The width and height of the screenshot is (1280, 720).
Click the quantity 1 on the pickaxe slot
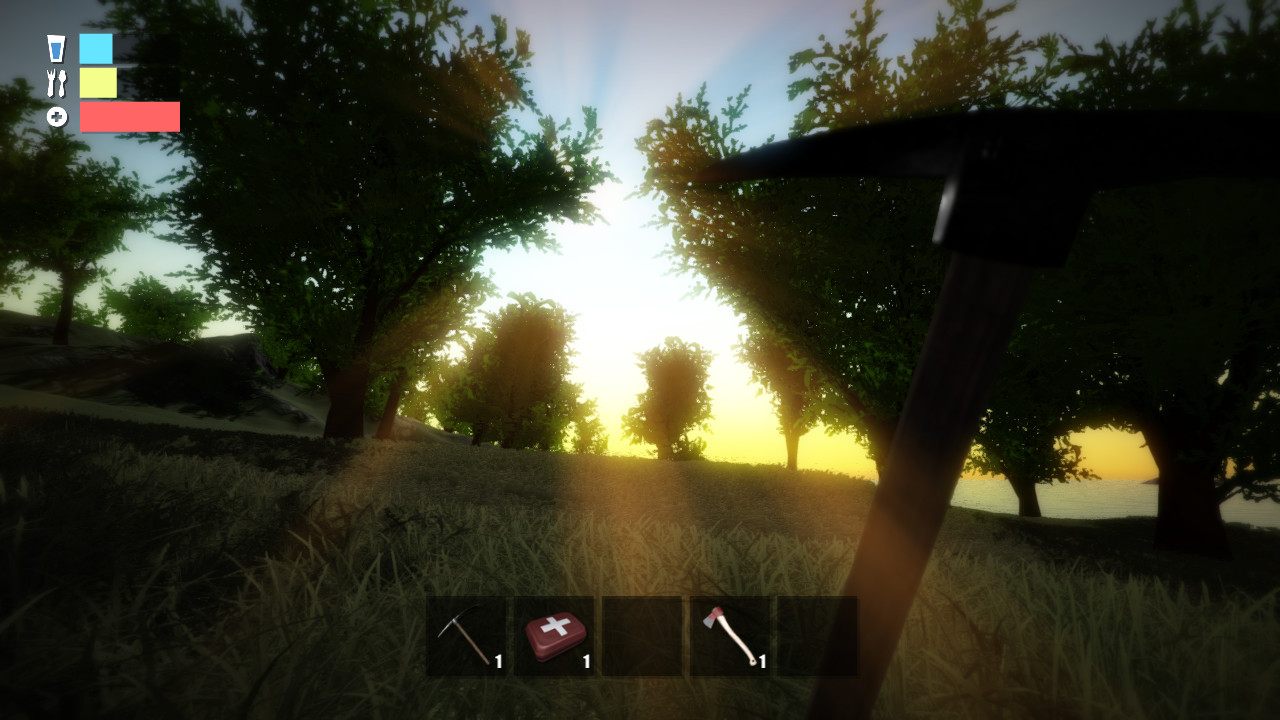(x=498, y=661)
